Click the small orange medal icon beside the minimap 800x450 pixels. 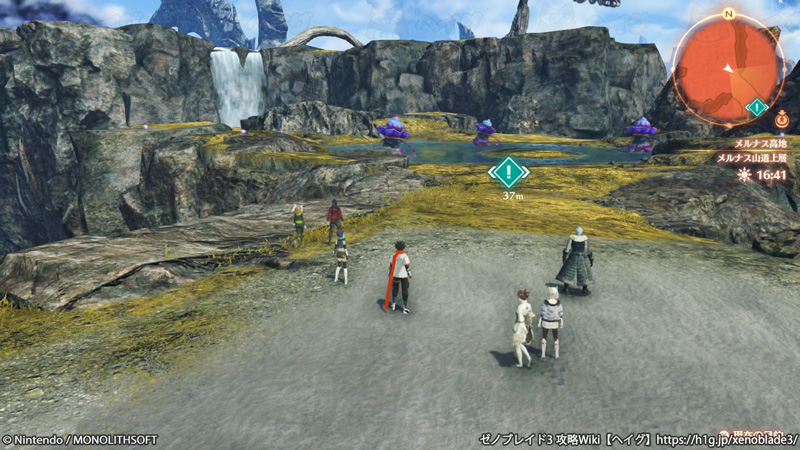(x=781, y=118)
